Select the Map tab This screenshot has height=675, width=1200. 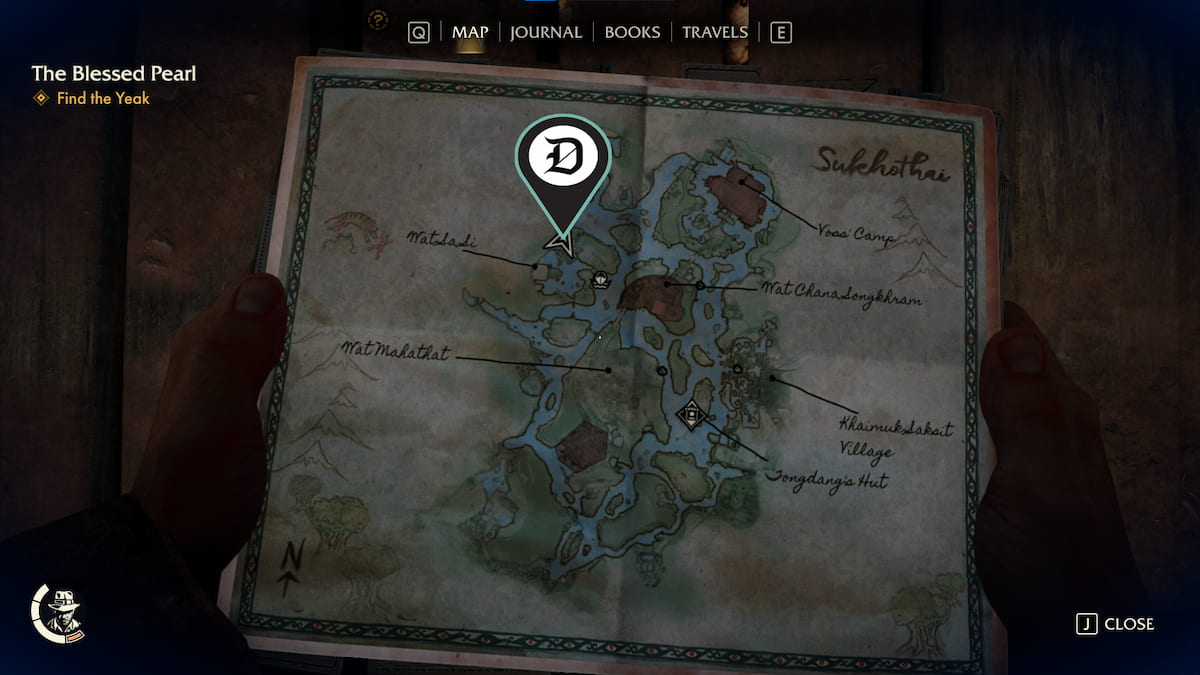pyautogui.click(x=470, y=32)
